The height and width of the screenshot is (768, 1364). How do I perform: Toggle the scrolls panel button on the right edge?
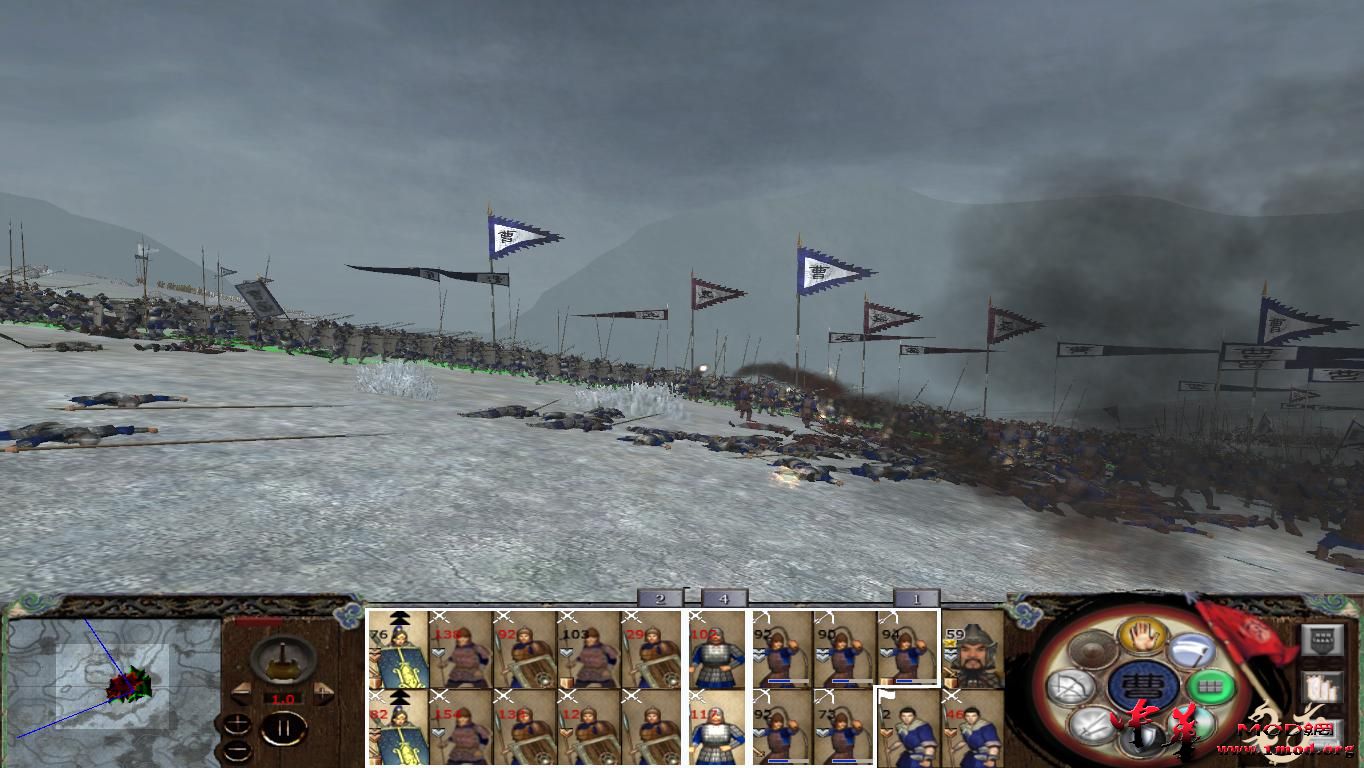1321,686
